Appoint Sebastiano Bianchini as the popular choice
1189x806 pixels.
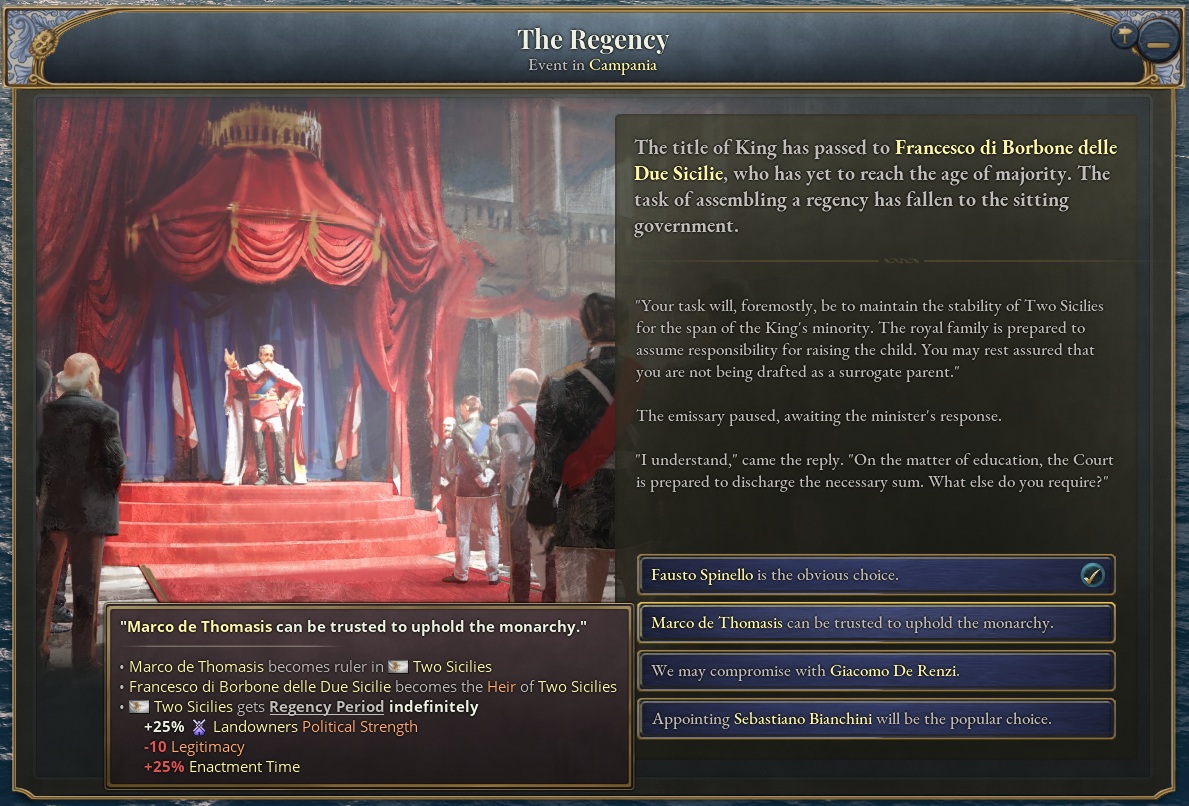coord(875,719)
